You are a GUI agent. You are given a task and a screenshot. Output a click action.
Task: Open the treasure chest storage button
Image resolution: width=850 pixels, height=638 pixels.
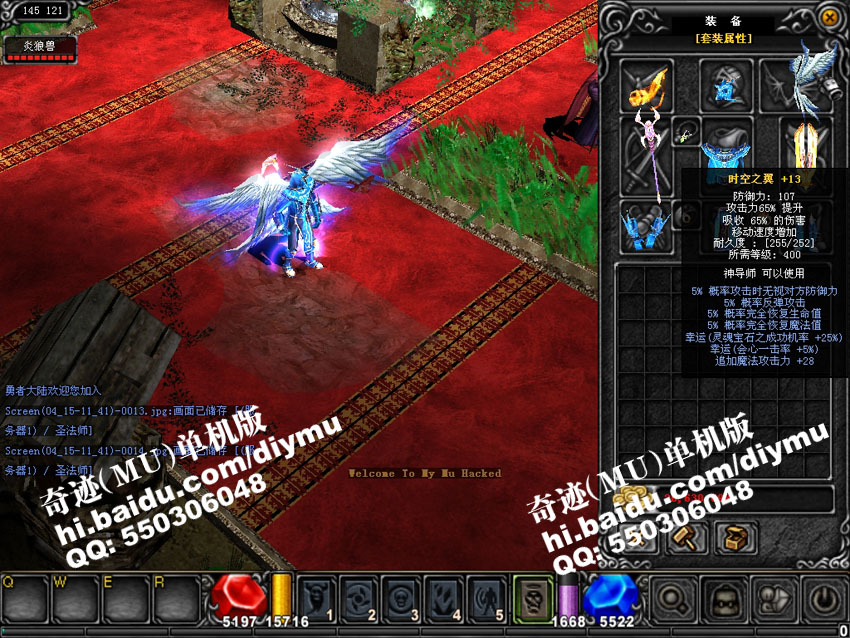tap(736, 538)
